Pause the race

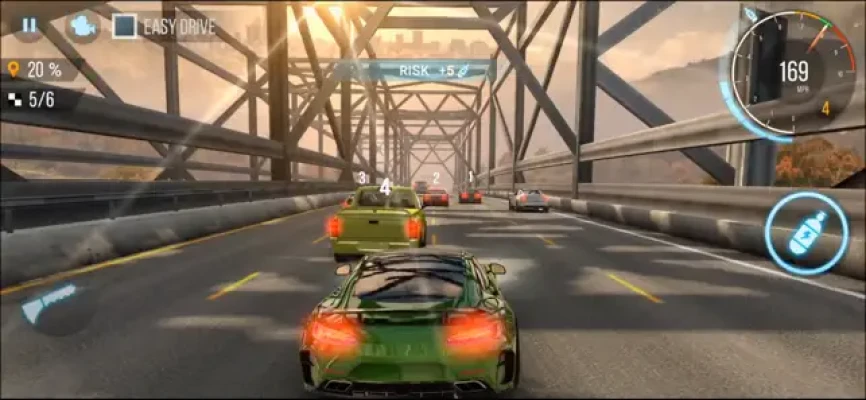tap(28, 25)
